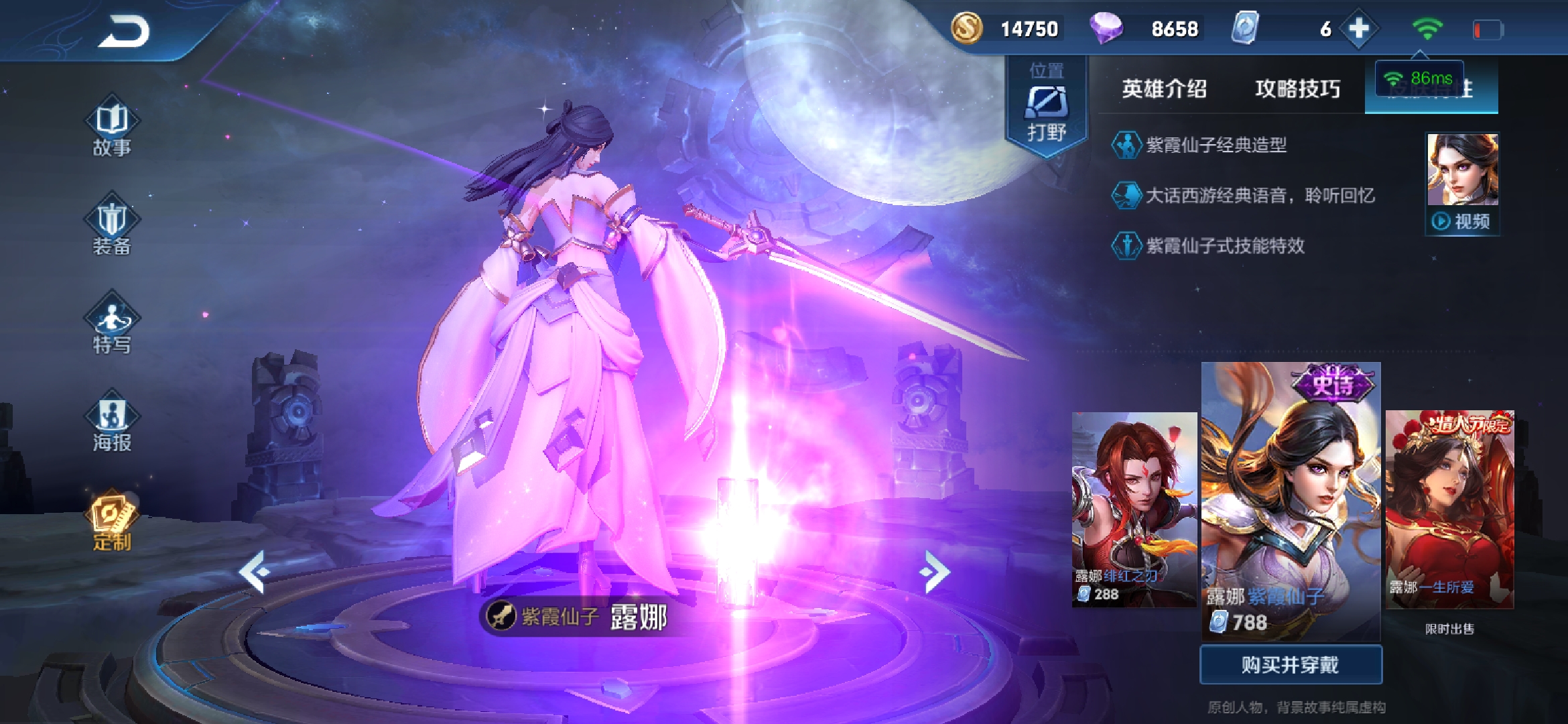This screenshot has height=724, width=1568.
Task: Select the 紫霞仙子 epic skin card
Action: (1291, 499)
